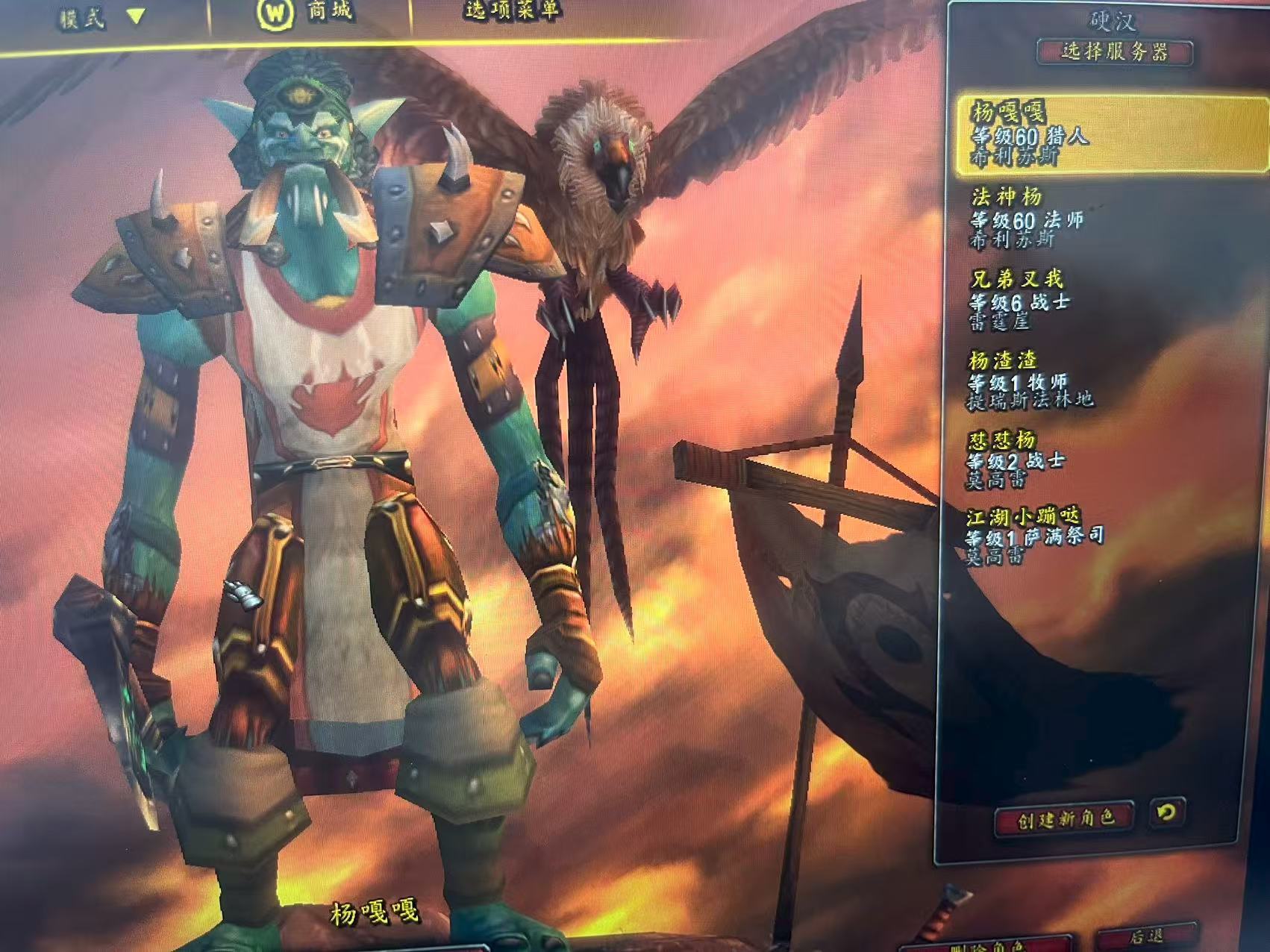Open the 商城 shop
The image size is (1270, 952).
307,13
